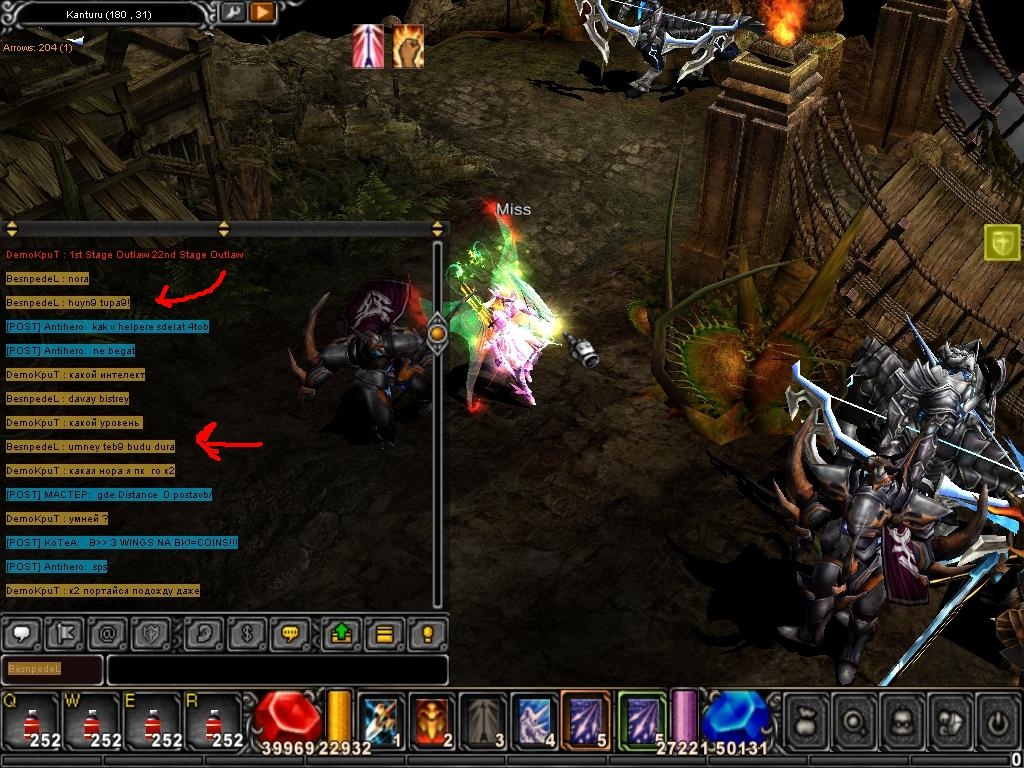Activate skill slot 2 fiery armor
The height and width of the screenshot is (768, 1024).
point(432,721)
